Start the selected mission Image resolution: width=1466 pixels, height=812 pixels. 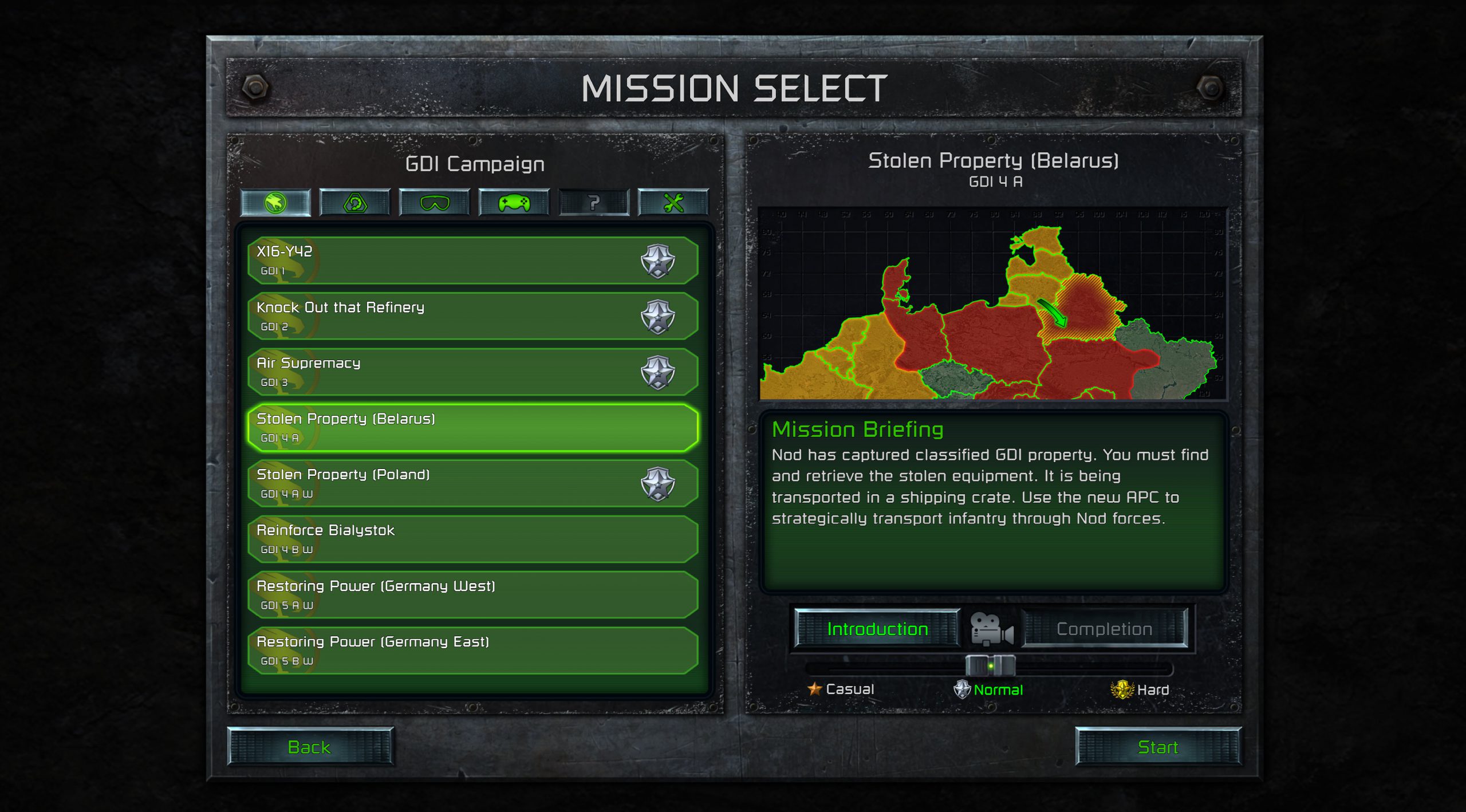(x=1157, y=747)
